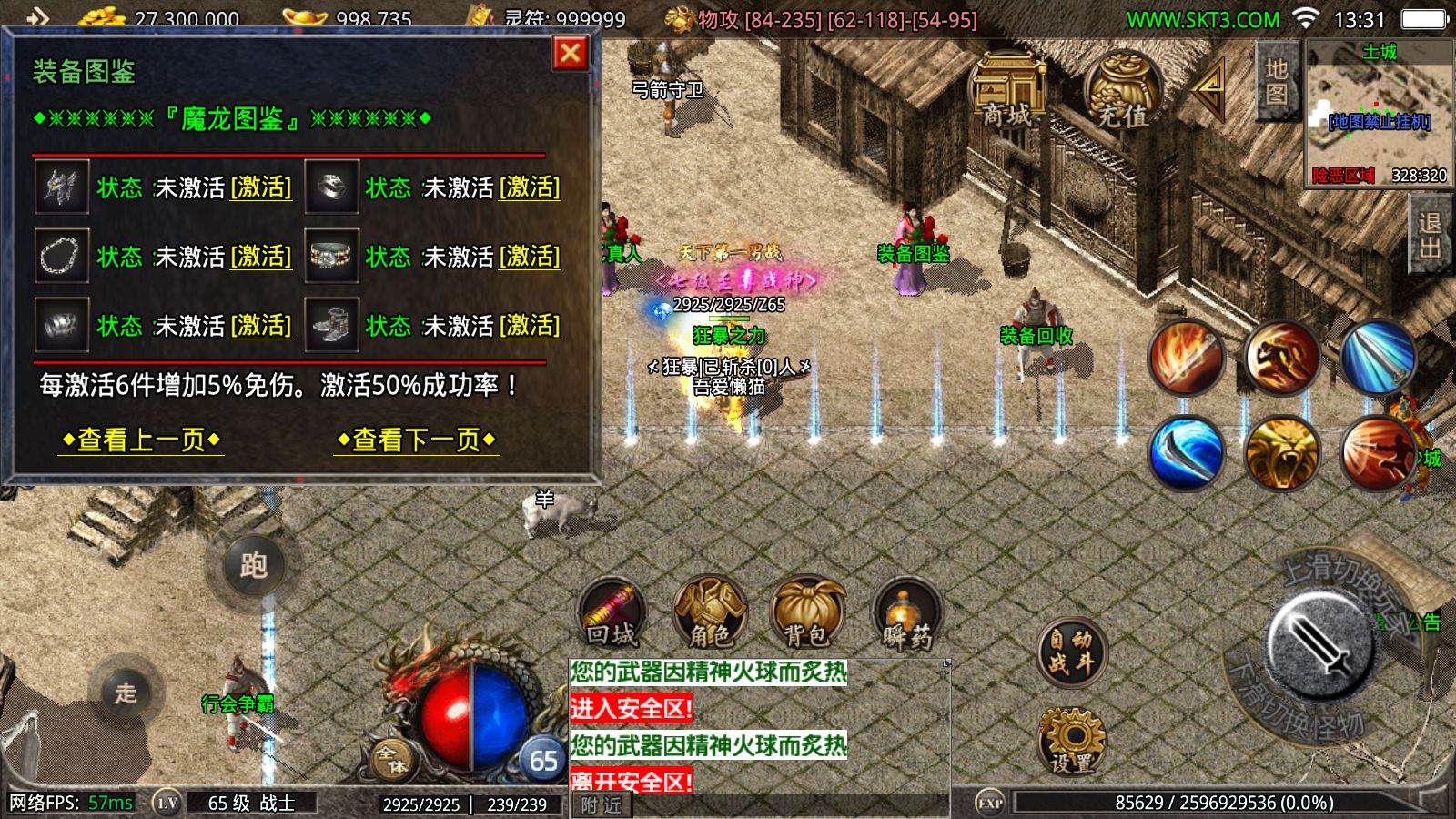Cast the flame skill icon on the right
This screenshot has width=1456, height=819.
(x=1186, y=359)
